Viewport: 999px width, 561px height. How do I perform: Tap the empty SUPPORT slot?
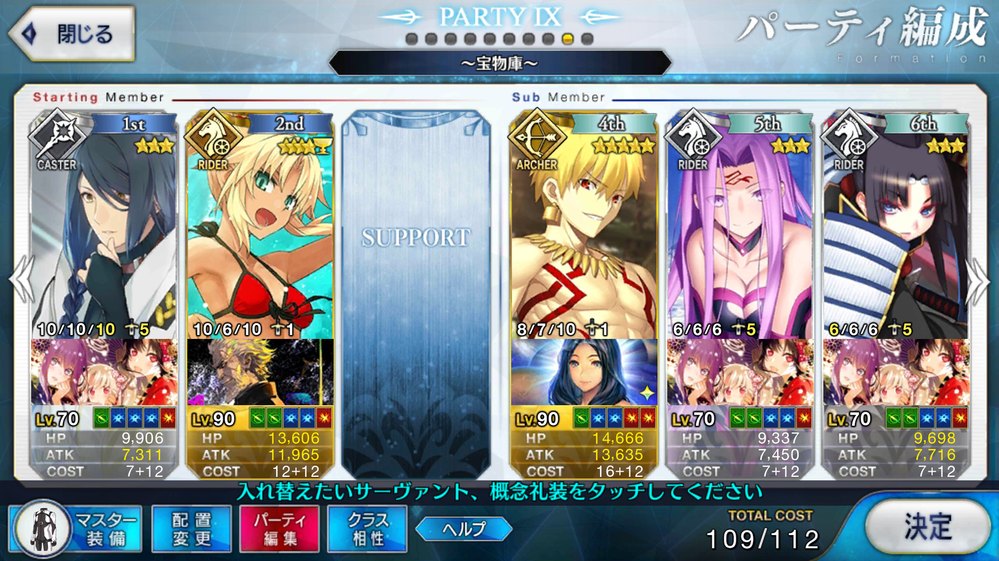(x=416, y=280)
